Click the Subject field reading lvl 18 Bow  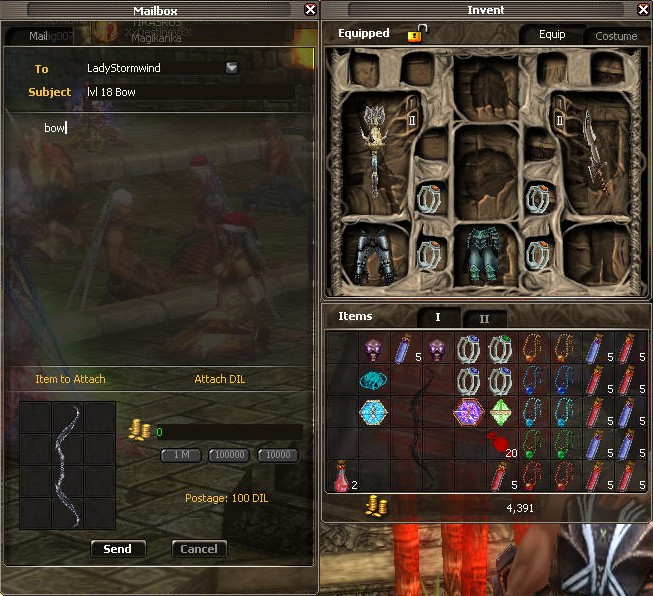click(190, 92)
